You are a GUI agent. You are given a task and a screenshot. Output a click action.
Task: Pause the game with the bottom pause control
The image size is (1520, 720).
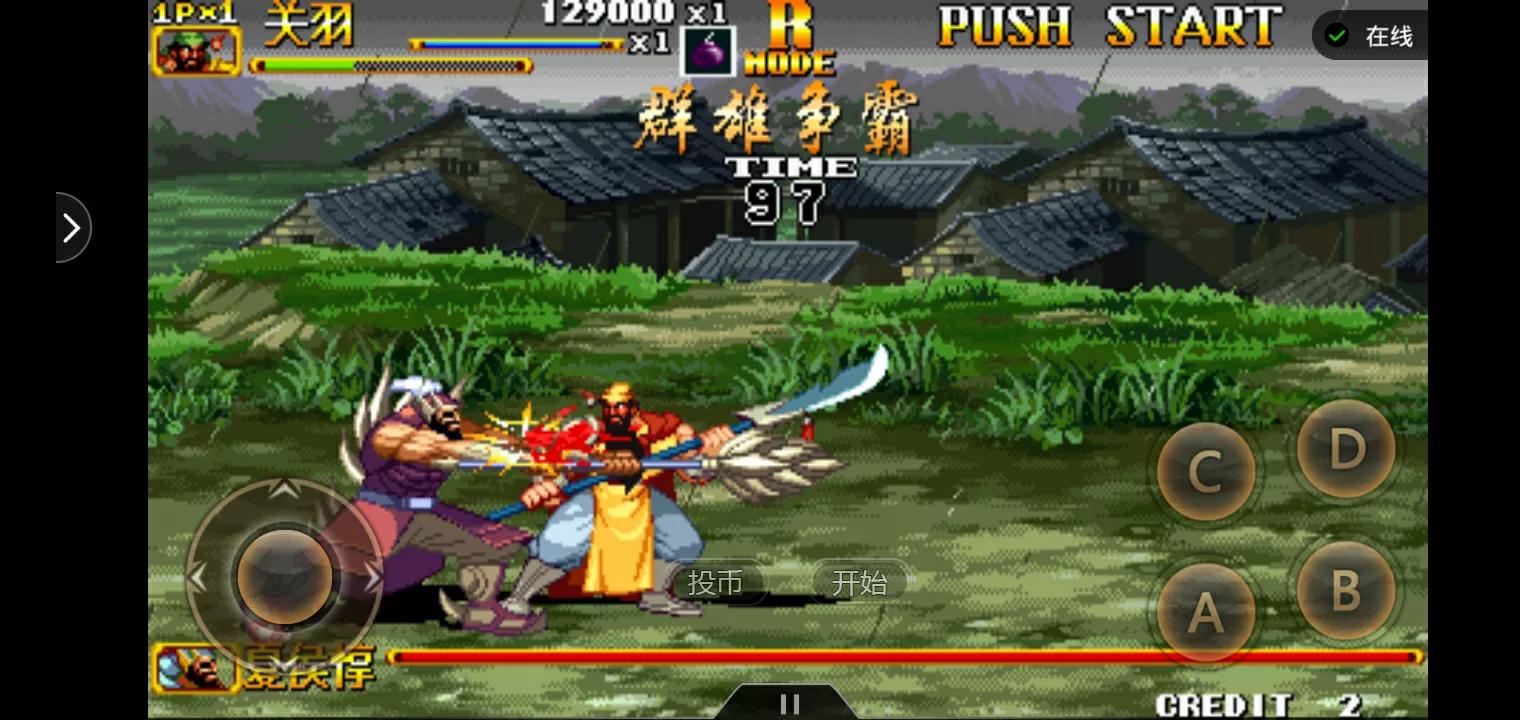[790, 701]
